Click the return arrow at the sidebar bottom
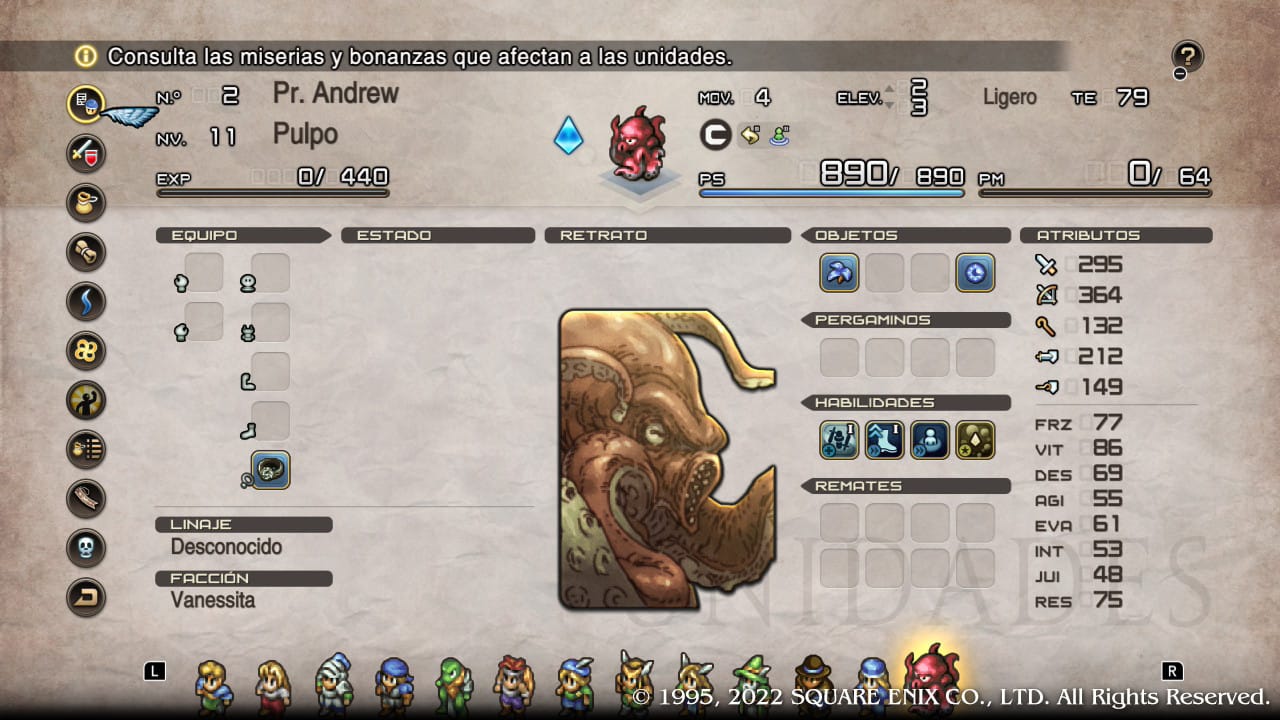 pos(85,596)
